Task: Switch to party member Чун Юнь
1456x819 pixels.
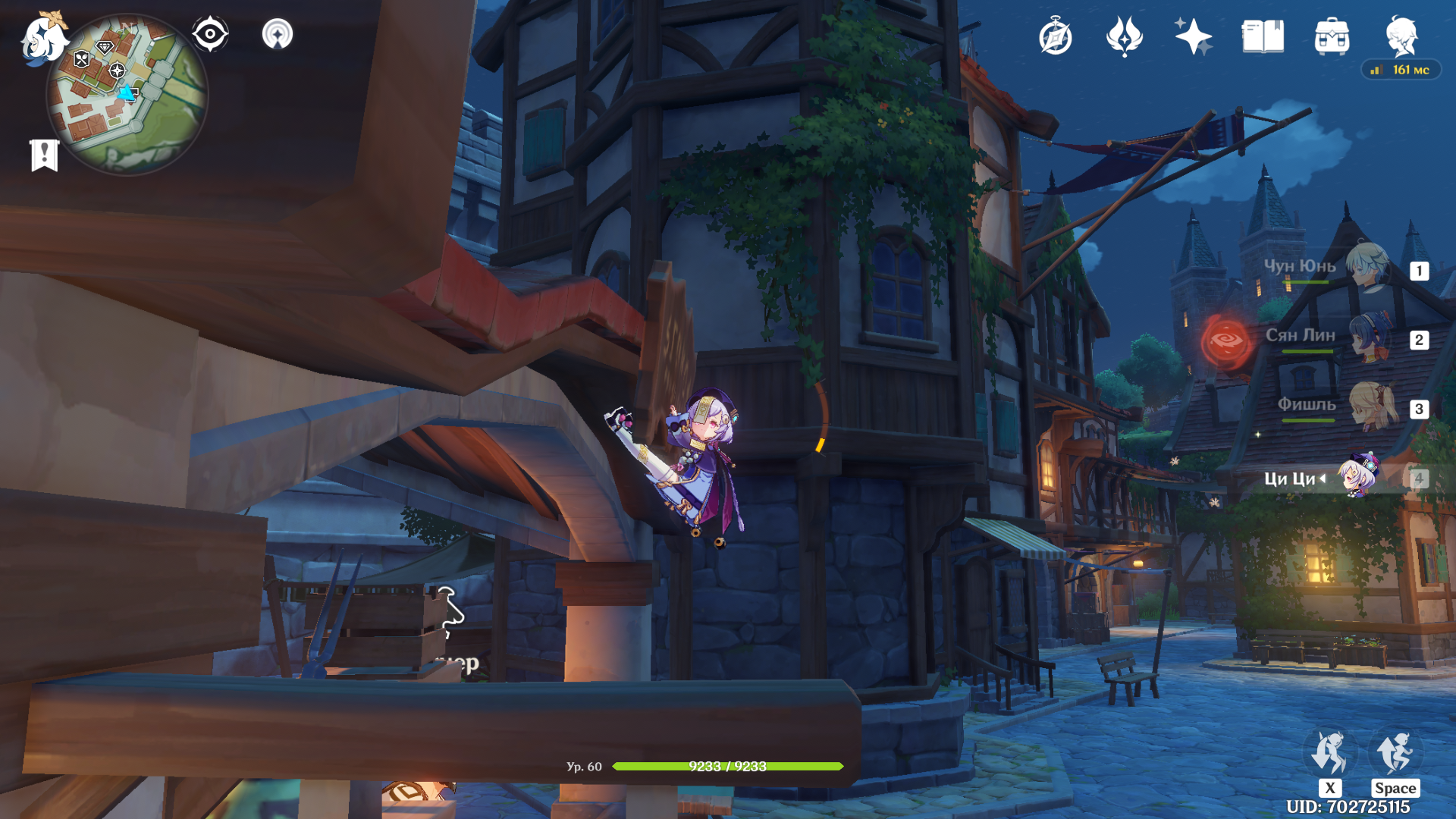Action: [1368, 267]
